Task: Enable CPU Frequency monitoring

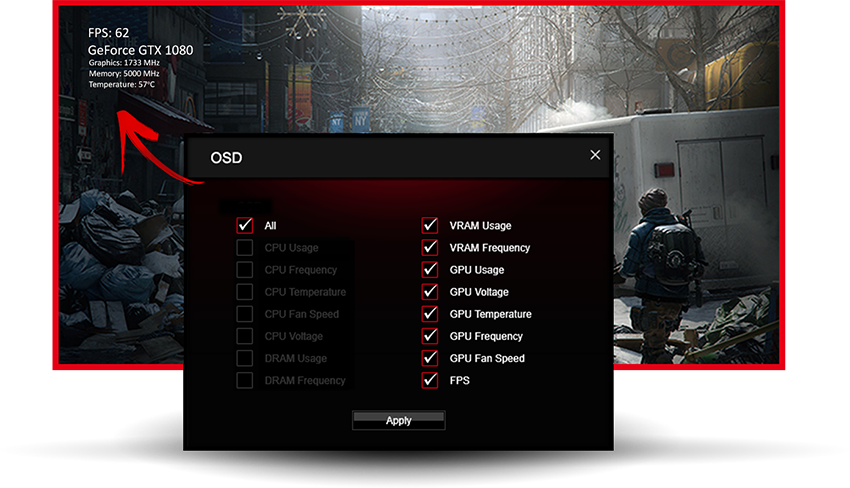Action: point(245,270)
